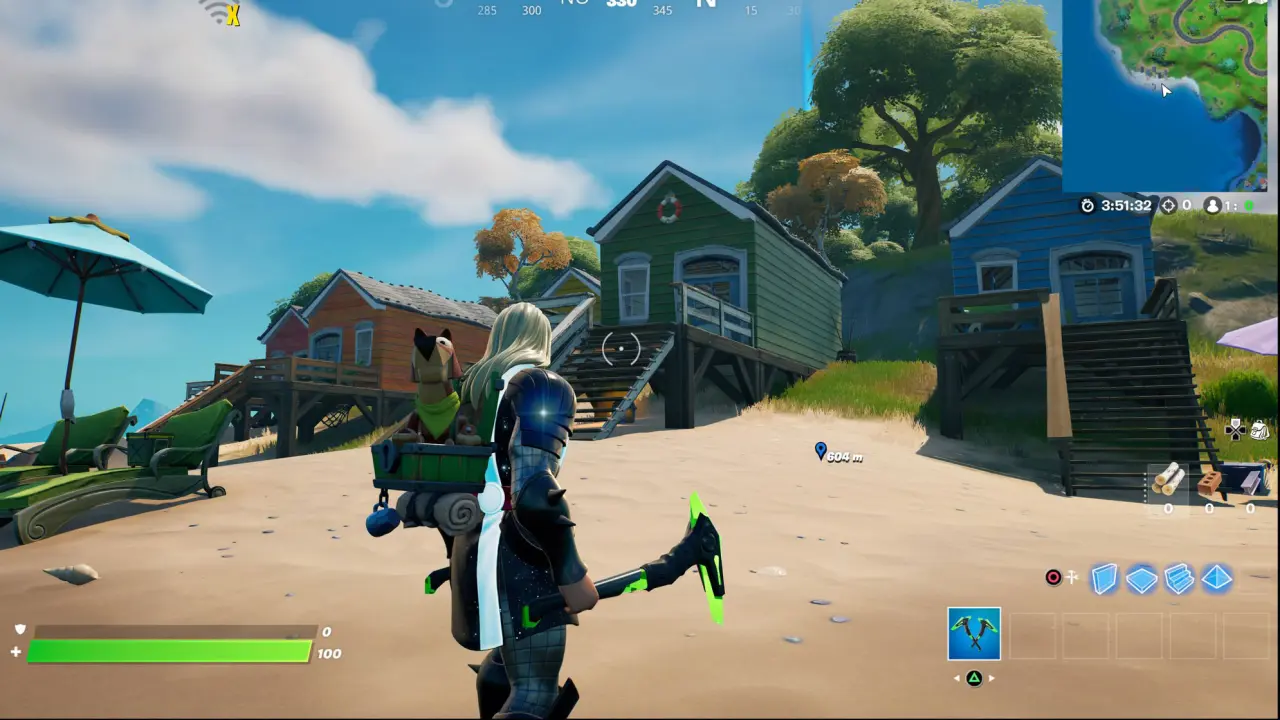The image size is (1280, 720).
Task: Choose the pyramid roof building piece
Action: [1216, 579]
